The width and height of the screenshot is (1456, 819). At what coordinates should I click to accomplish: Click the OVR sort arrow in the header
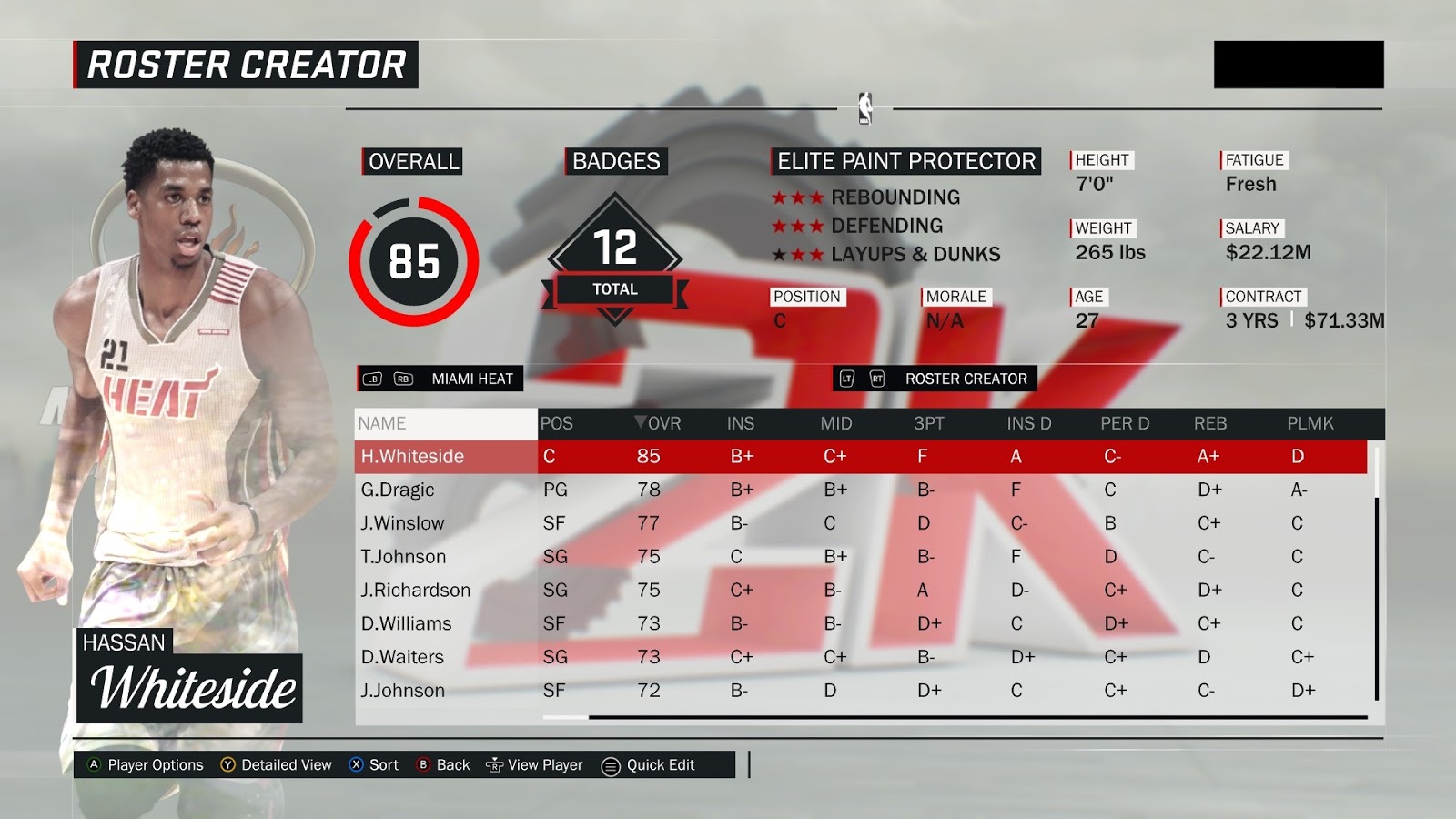coord(642,423)
